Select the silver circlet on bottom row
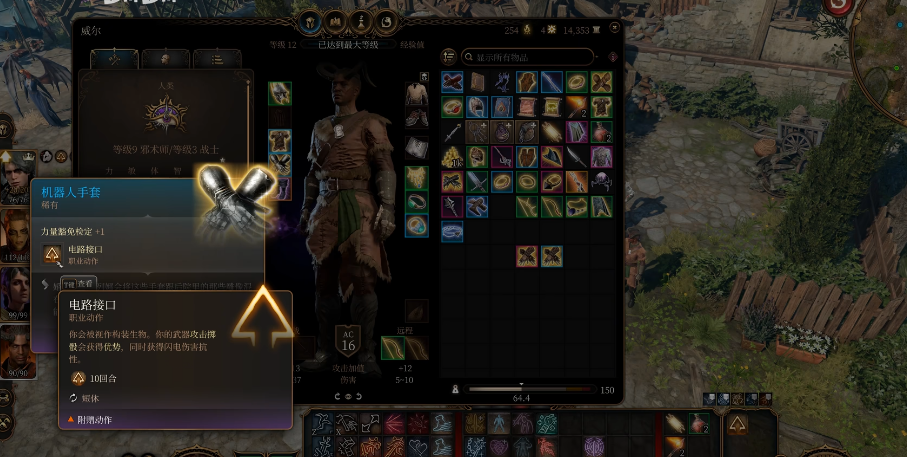Viewport: 907px width, 457px height. [452, 232]
